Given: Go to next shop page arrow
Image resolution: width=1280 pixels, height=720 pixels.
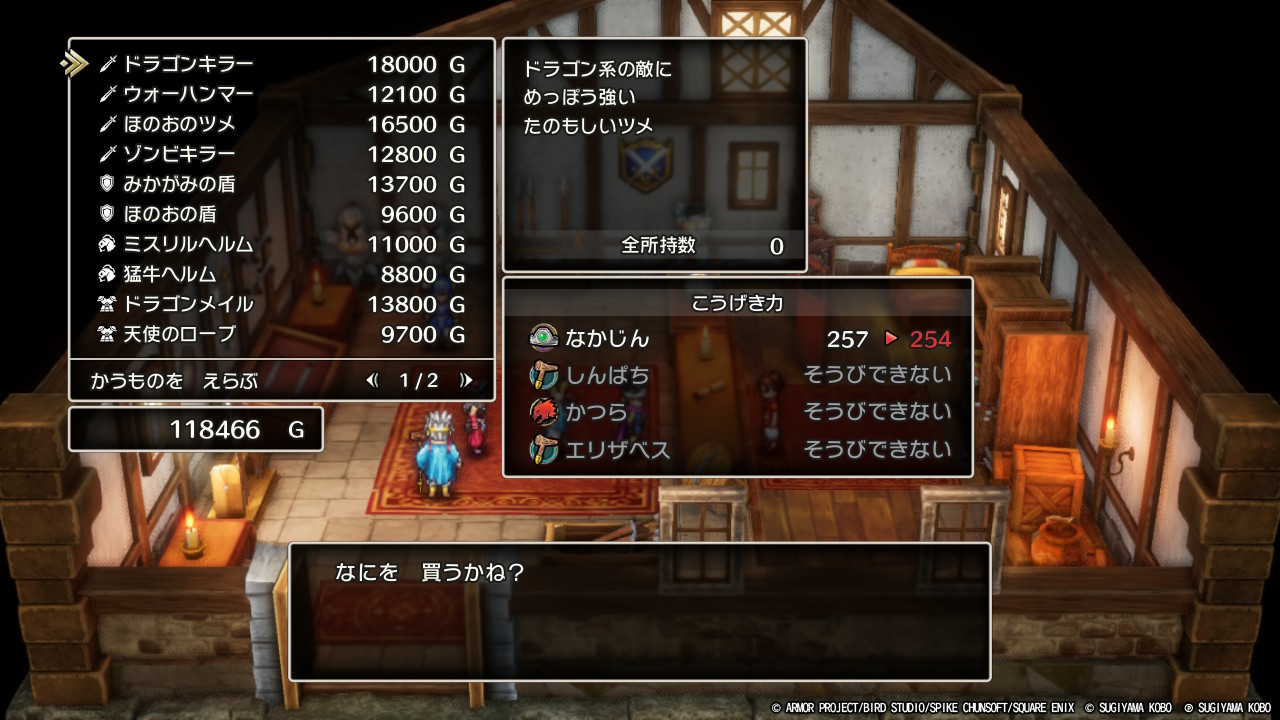Looking at the screenshot, I should pos(465,380).
